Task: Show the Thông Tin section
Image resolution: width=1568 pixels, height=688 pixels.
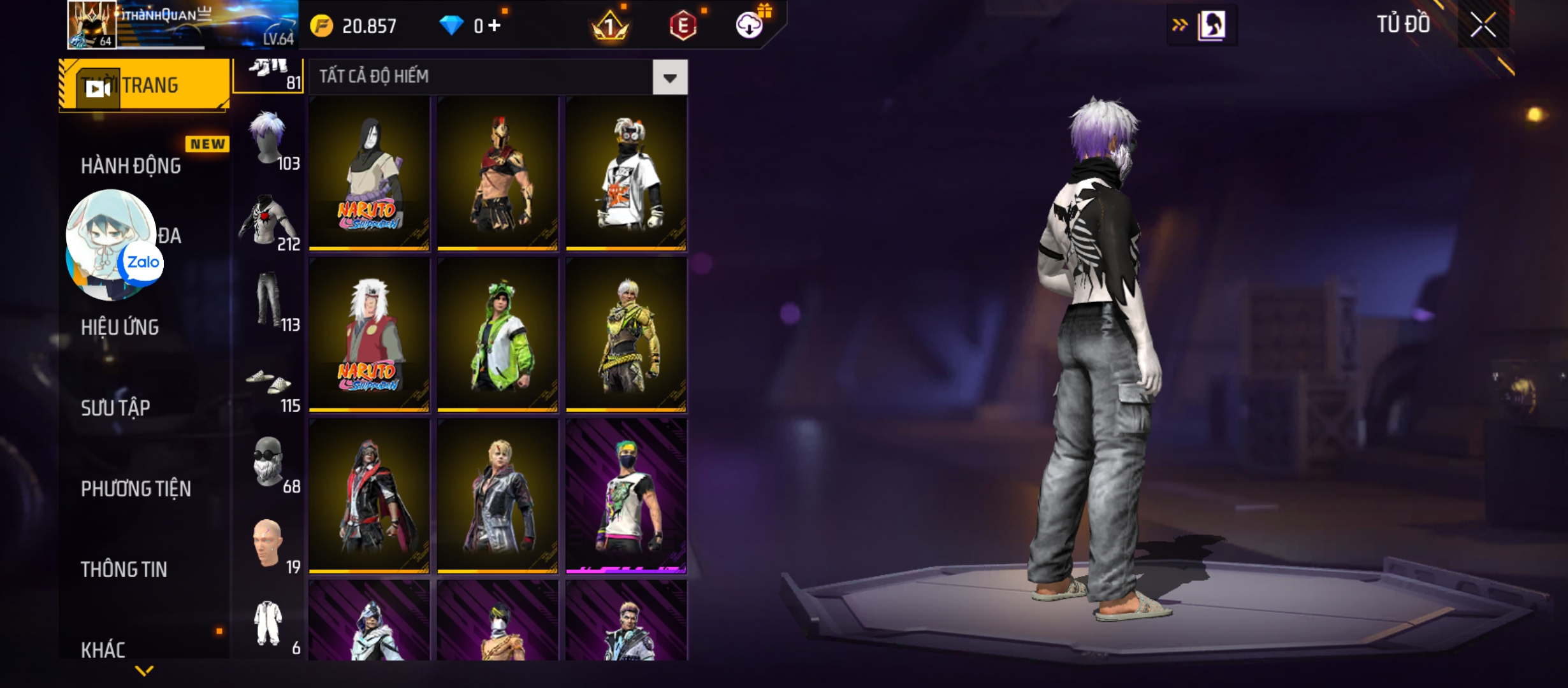Action: 124,569
